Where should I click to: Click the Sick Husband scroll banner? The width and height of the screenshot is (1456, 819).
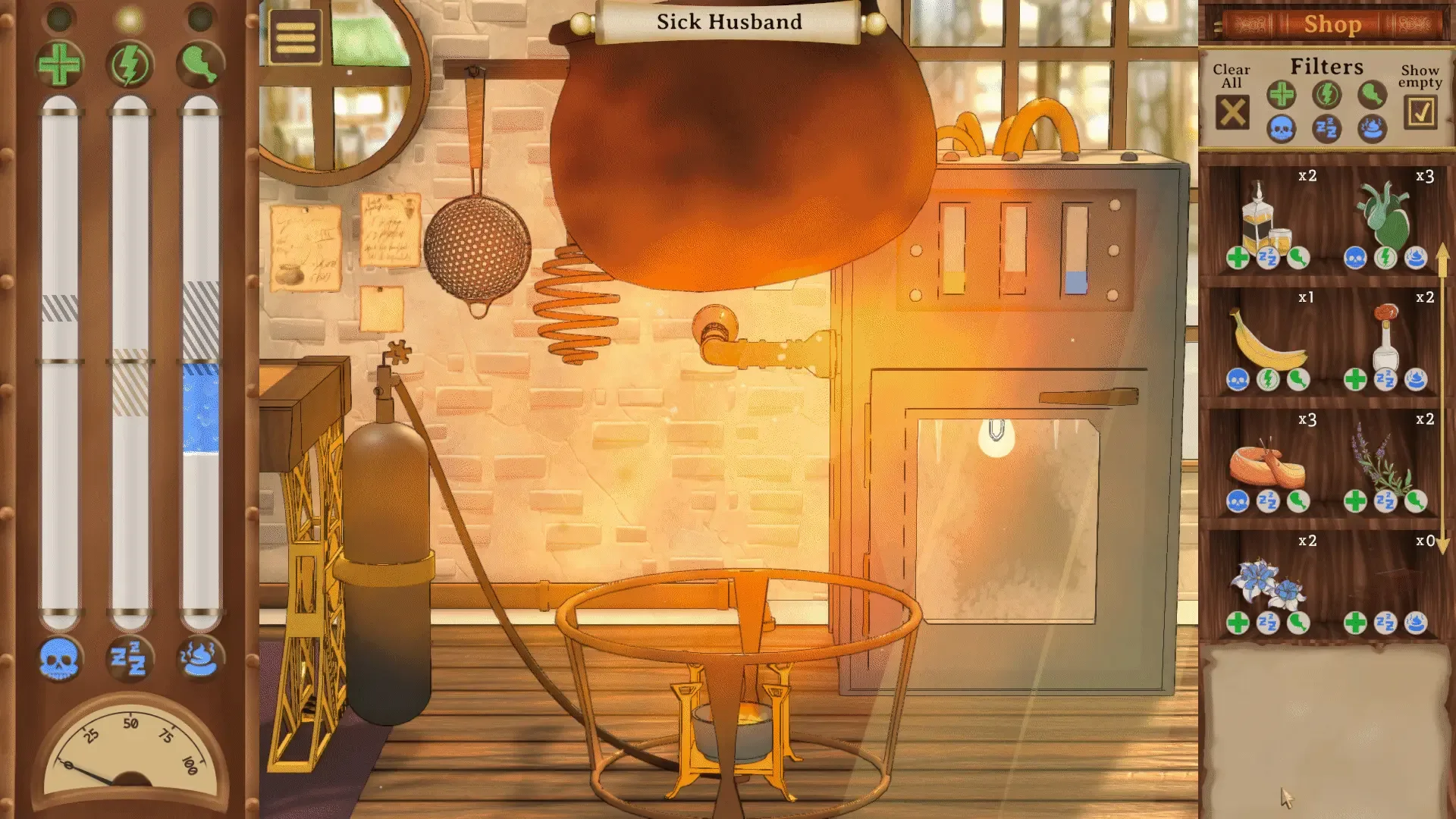click(x=726, y=21)
